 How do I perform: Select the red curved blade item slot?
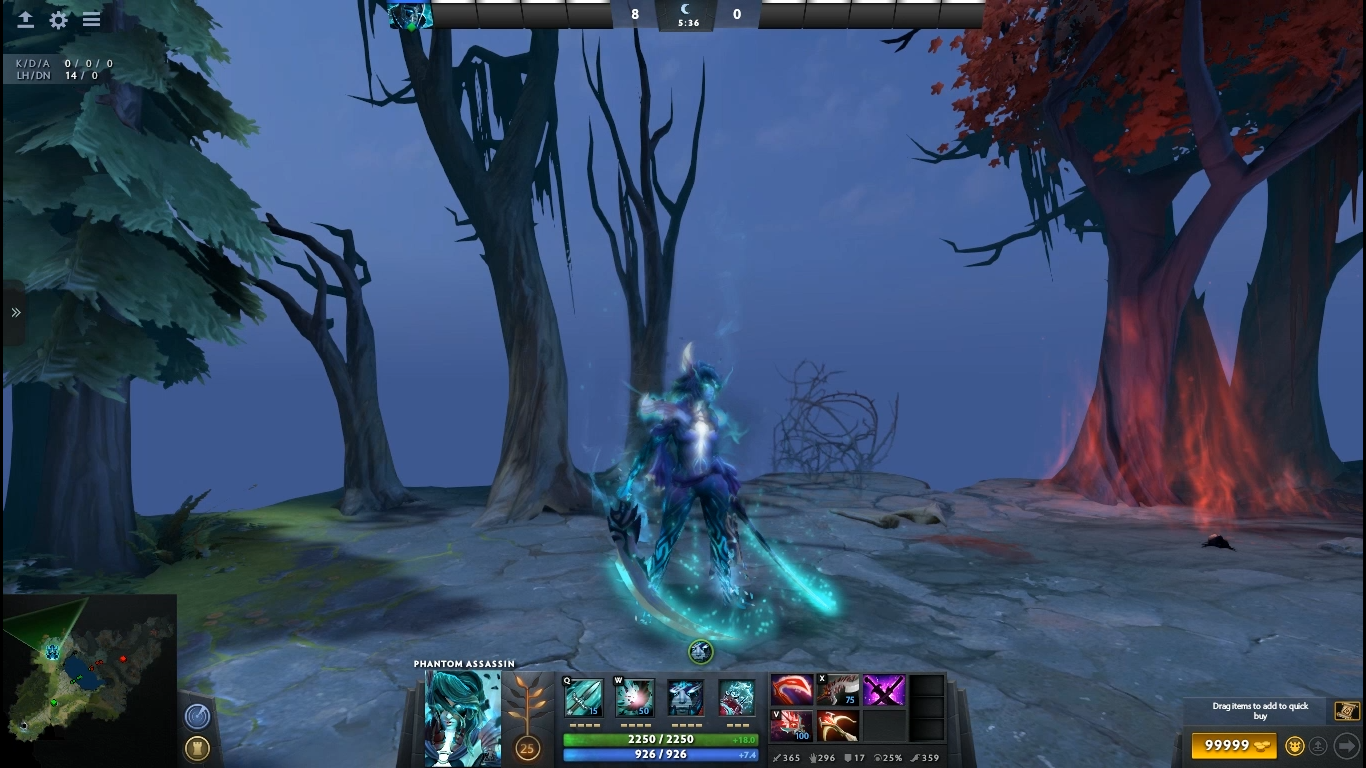pos(791,690)
